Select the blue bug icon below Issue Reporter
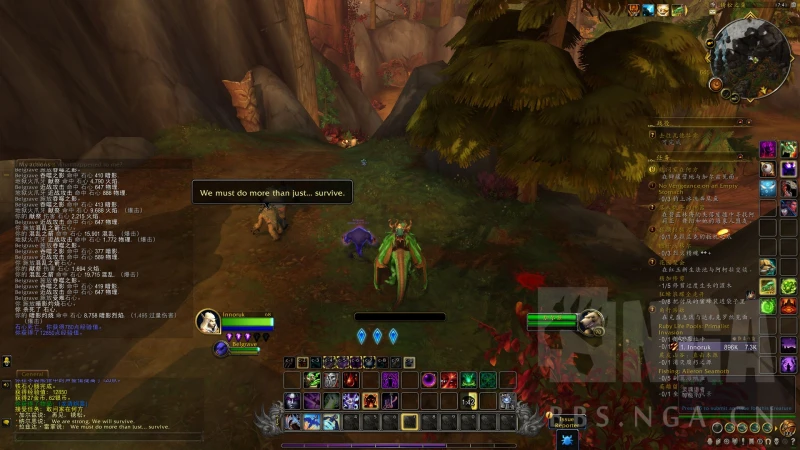Image resolution: width=800 pixels, height=450 pixels. (567, 438)
